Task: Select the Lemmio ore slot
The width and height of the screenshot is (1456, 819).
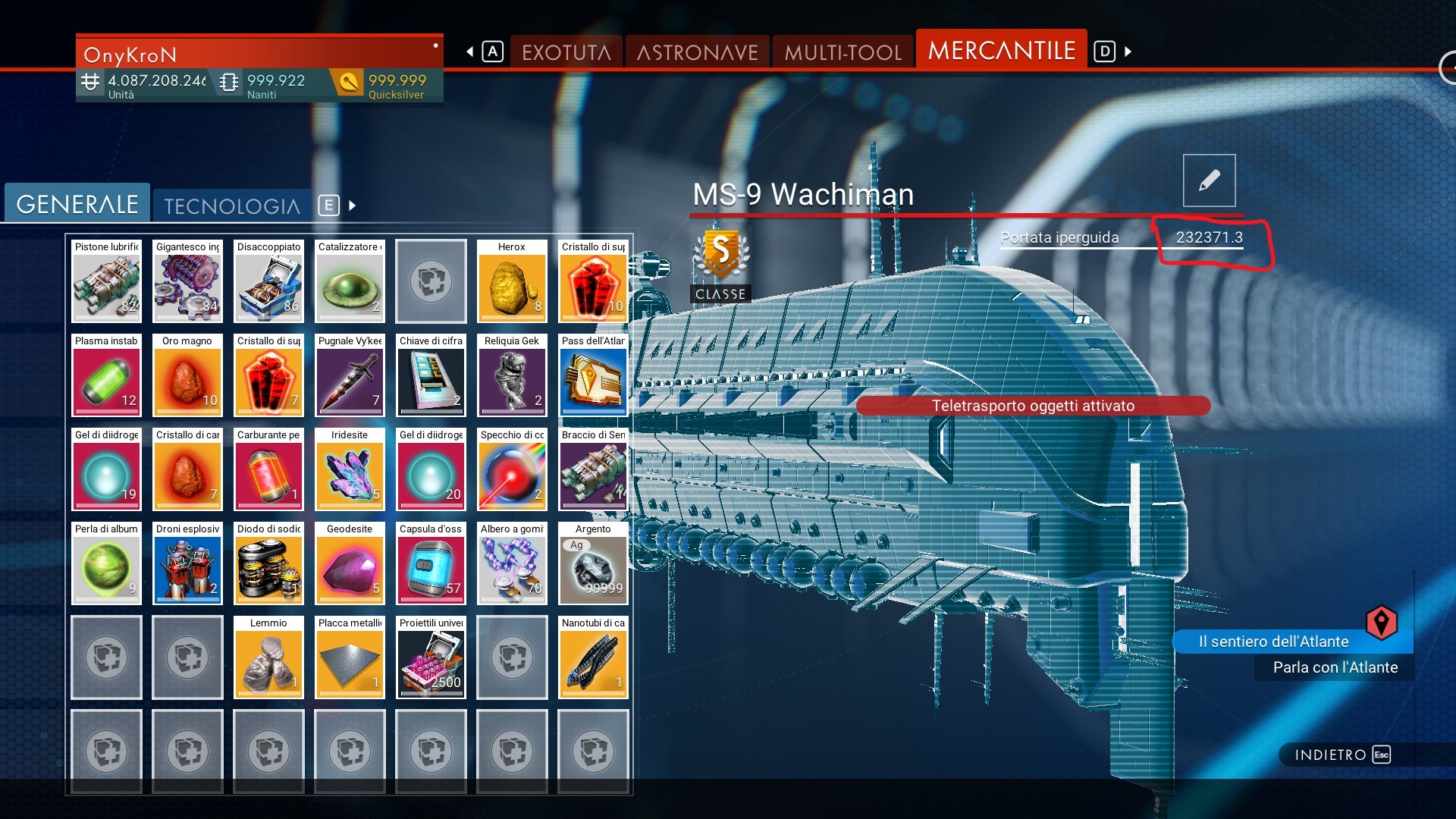Action: click(x=268, y=658)
